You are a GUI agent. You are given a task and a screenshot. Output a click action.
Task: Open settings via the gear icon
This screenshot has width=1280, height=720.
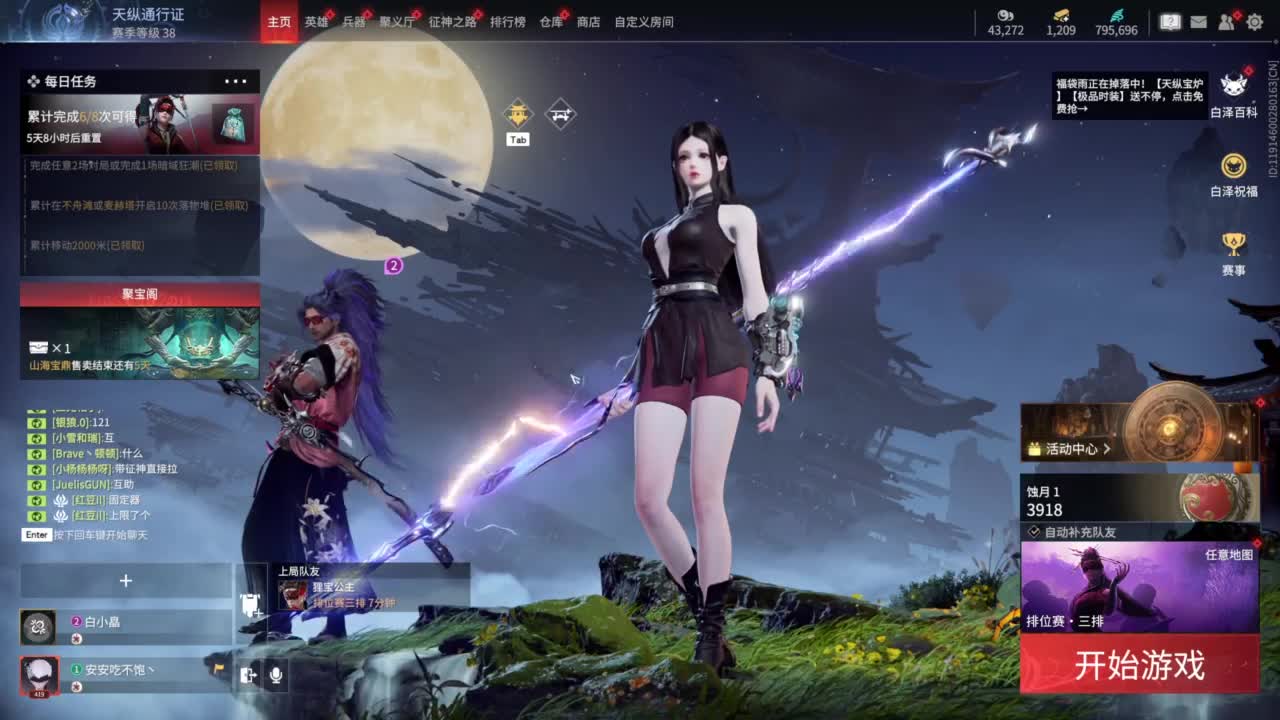tap(1254, 22)
